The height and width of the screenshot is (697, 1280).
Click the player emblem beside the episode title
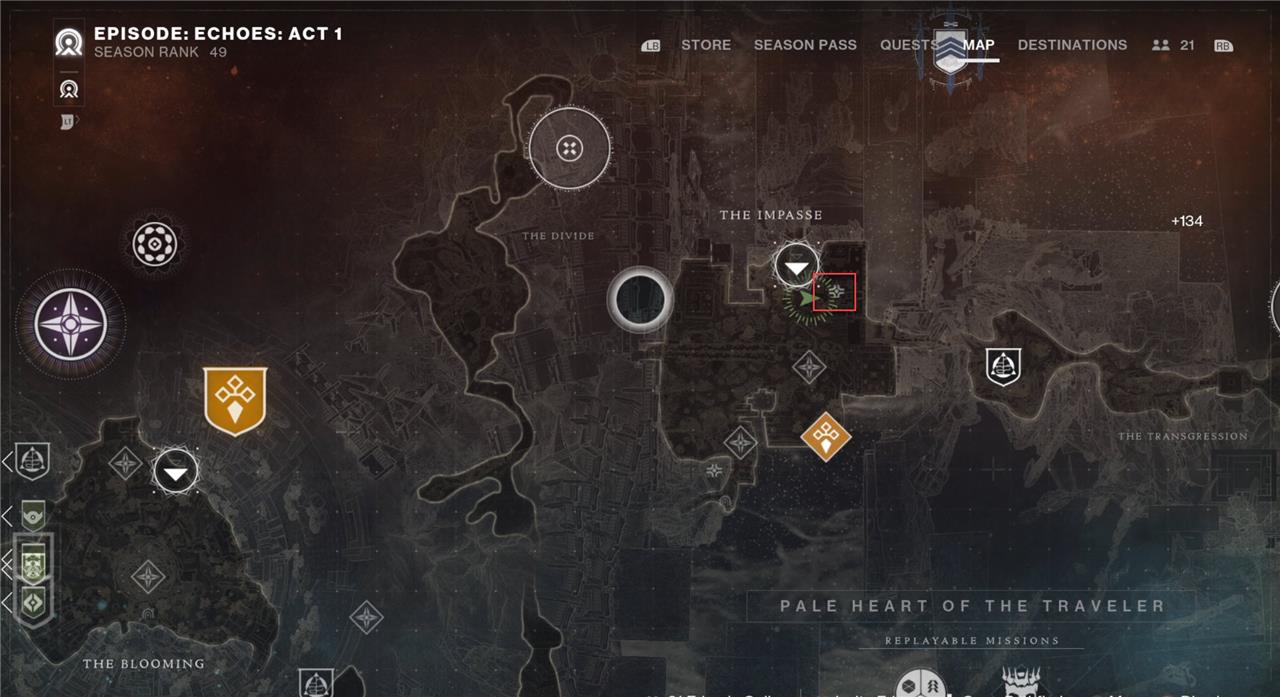pos(69,43)
